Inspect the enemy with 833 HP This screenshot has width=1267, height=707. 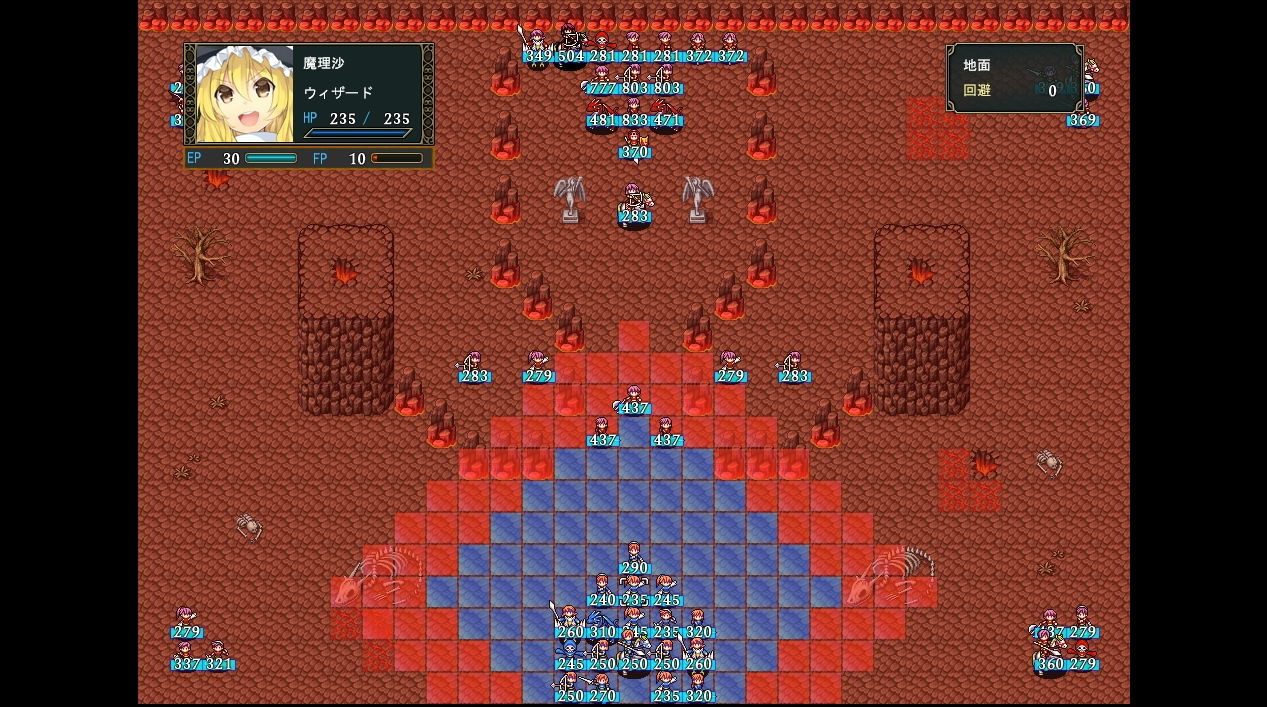coord(634,110)
